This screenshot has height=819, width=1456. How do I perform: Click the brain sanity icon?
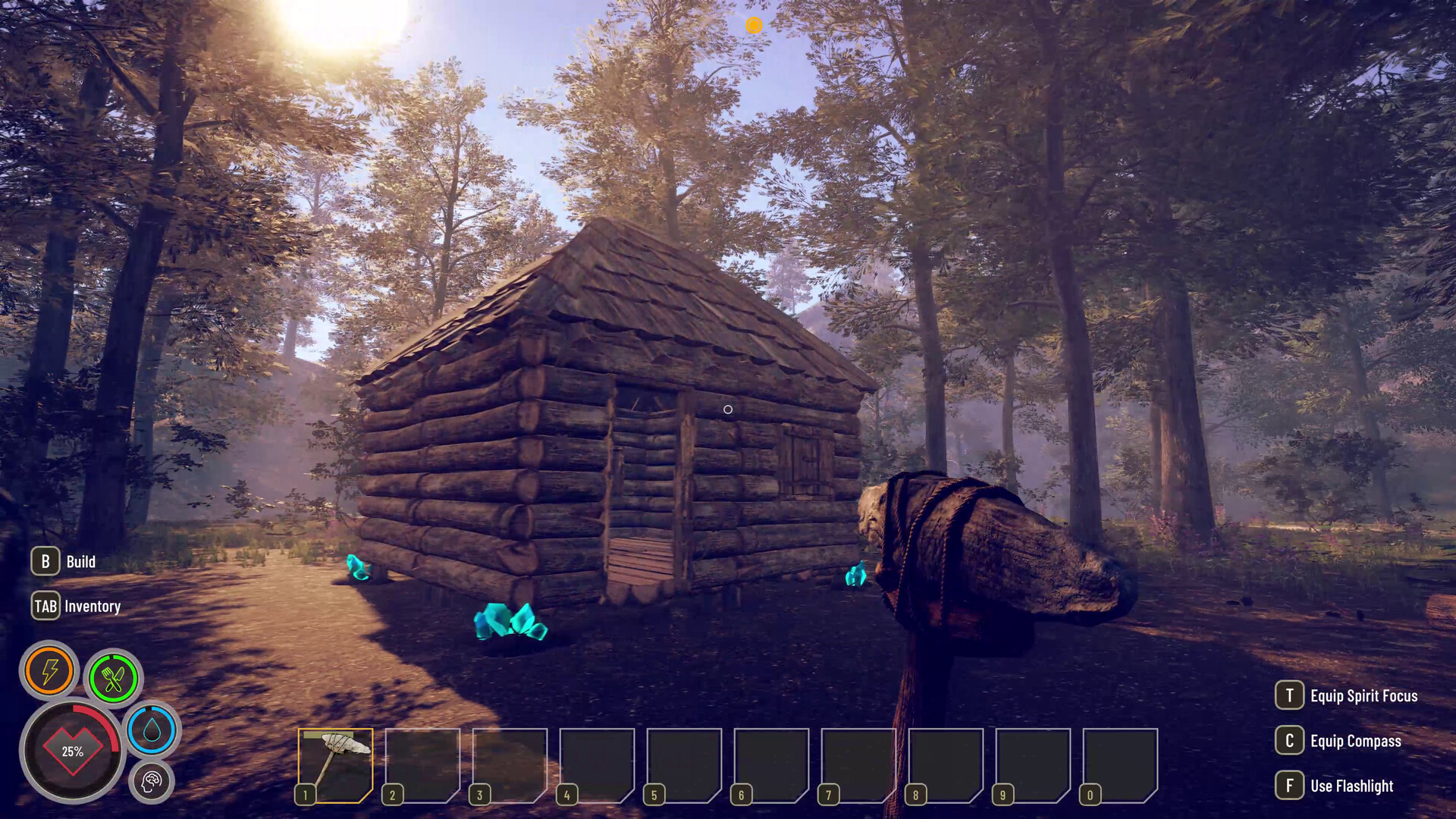click(152, 781)
